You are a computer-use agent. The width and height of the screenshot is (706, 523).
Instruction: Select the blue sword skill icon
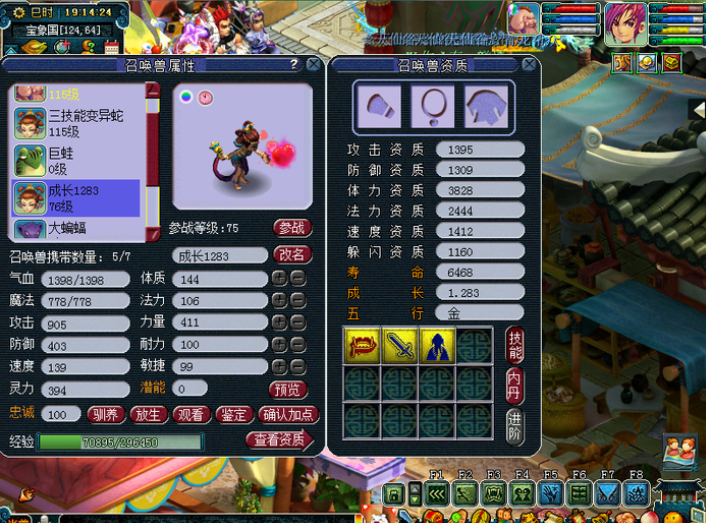pos(399,345)
